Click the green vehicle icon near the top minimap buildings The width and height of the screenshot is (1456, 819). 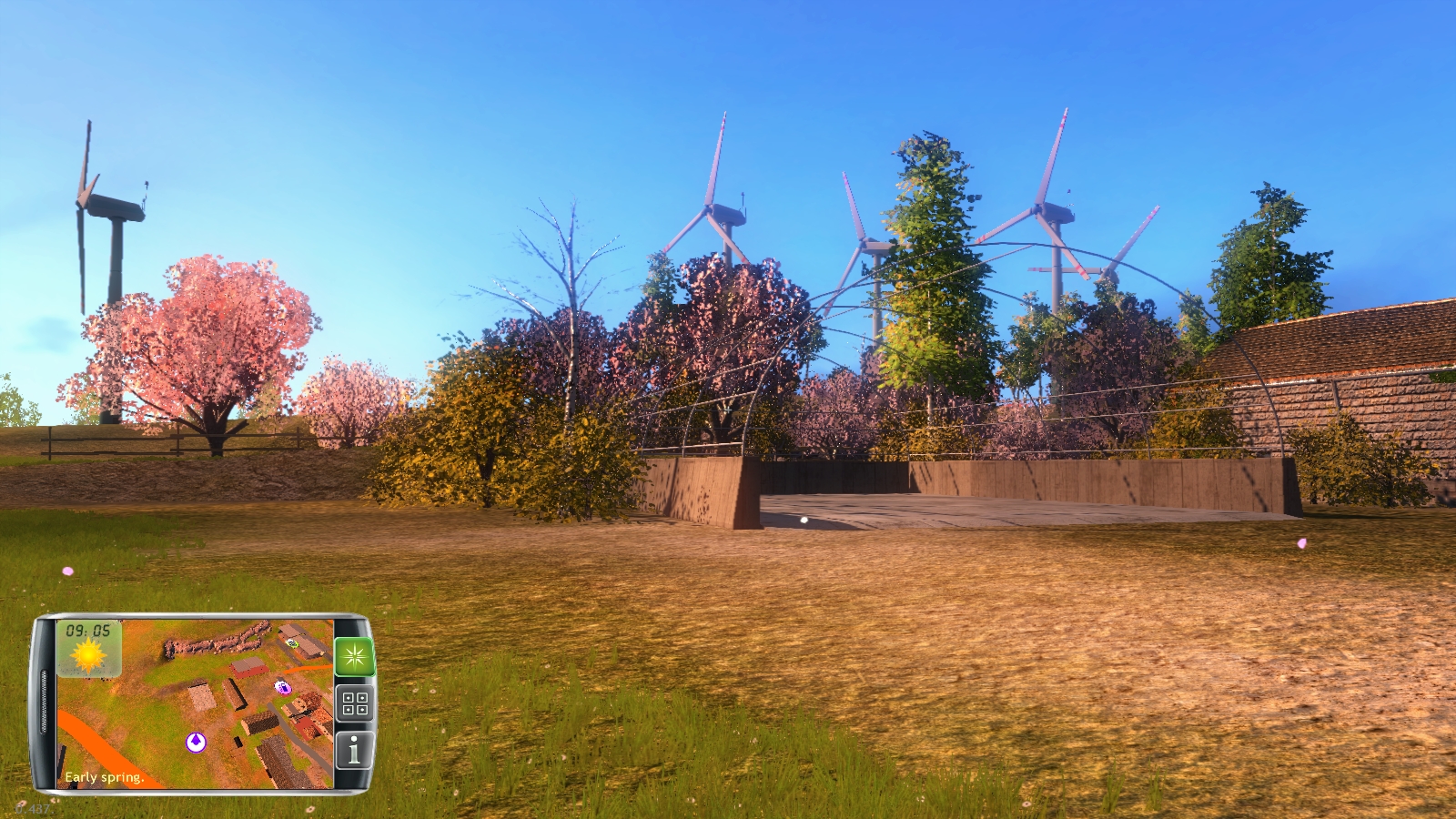click(x=291, y=642)
